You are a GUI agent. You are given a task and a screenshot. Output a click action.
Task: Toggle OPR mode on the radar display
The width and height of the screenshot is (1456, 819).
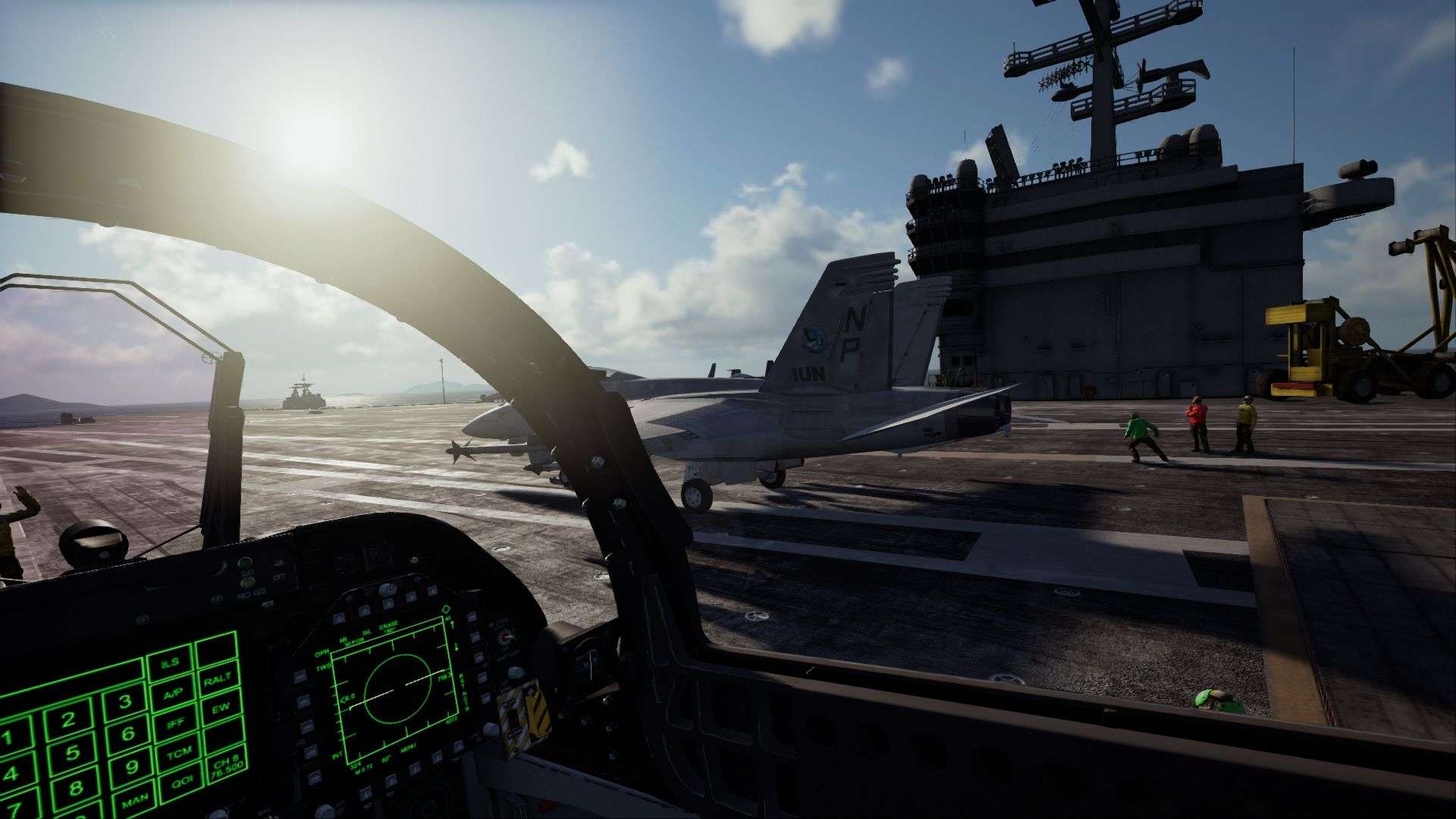[322, 651]
